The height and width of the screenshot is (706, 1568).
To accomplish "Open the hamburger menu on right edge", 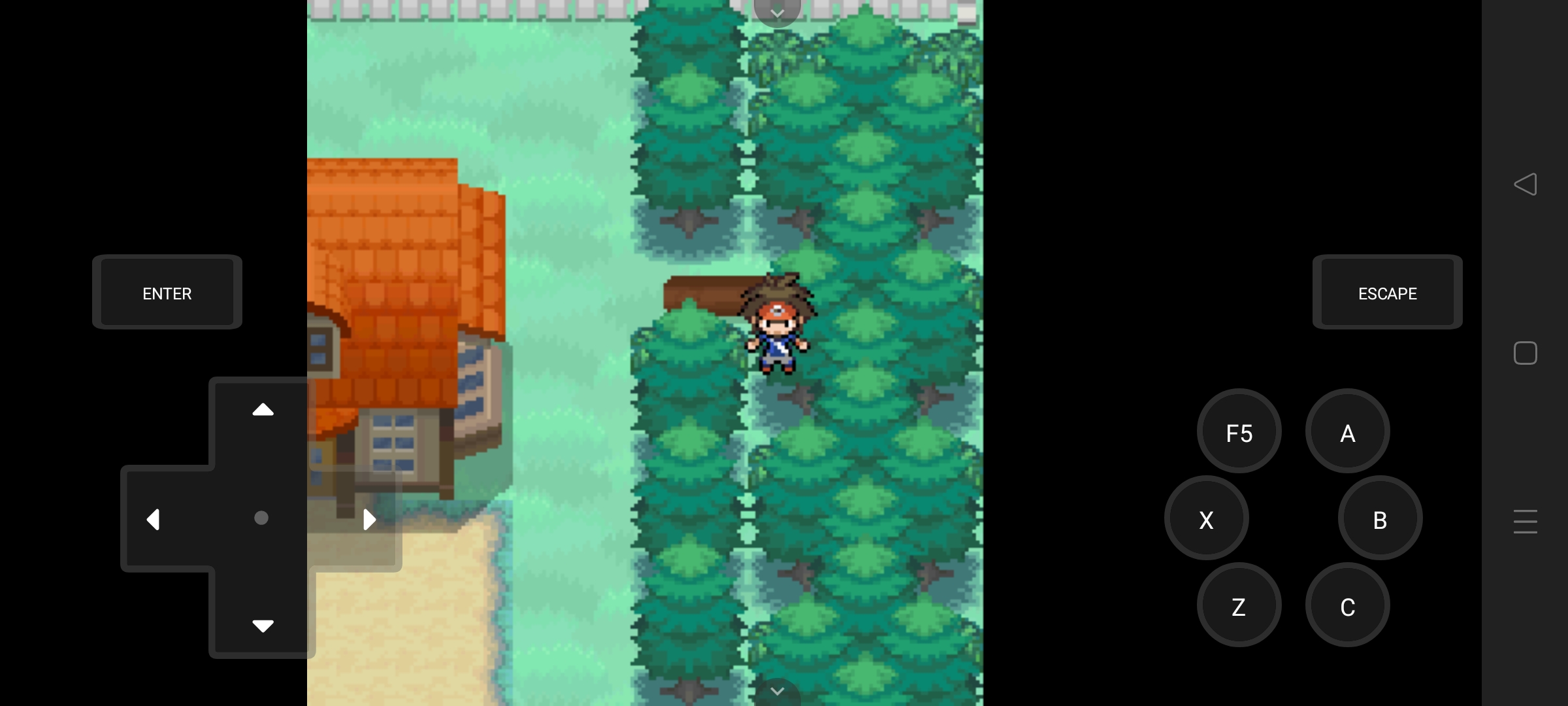I will [1525, 522].
